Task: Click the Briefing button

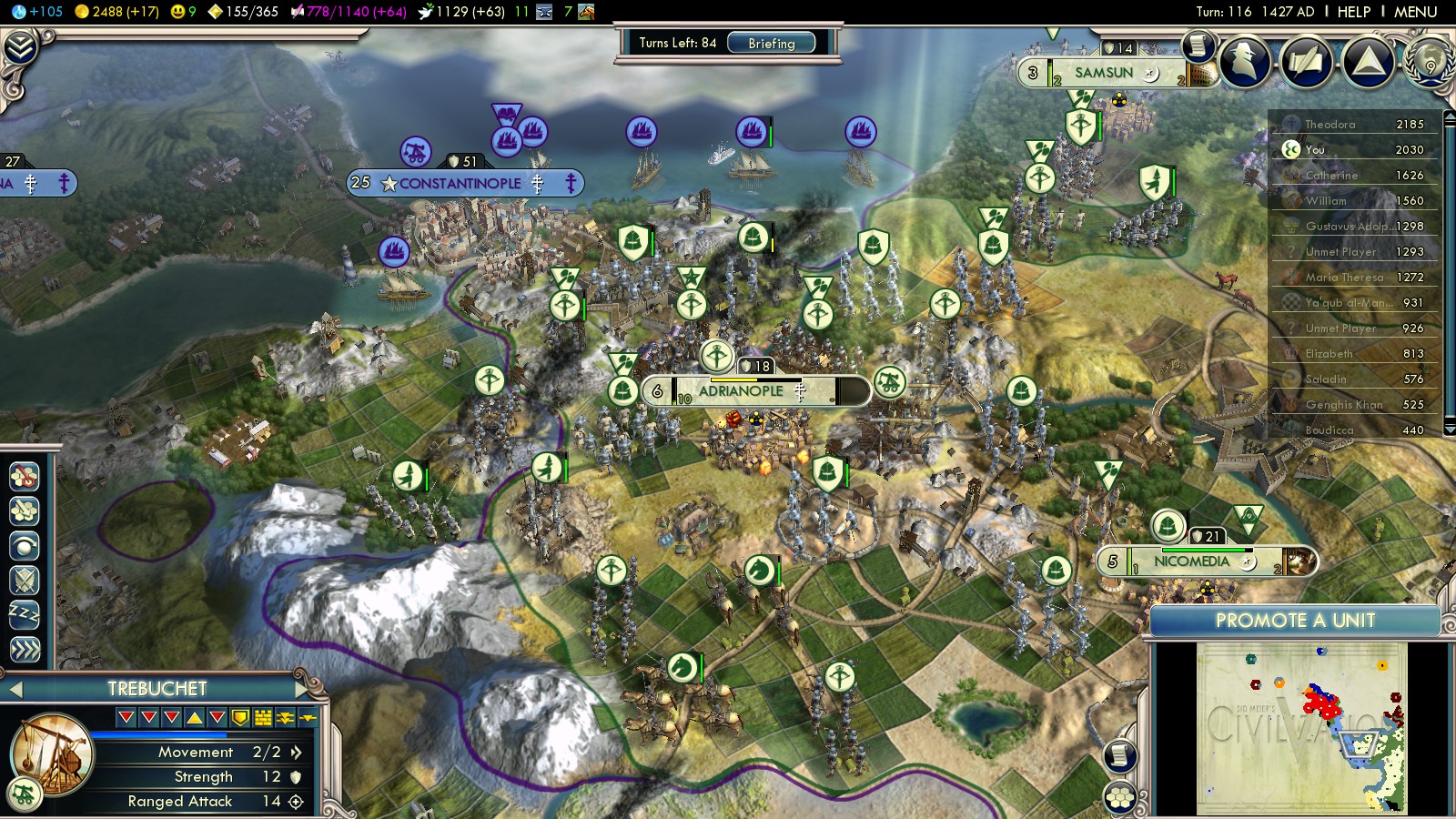Action: (771, 43)
